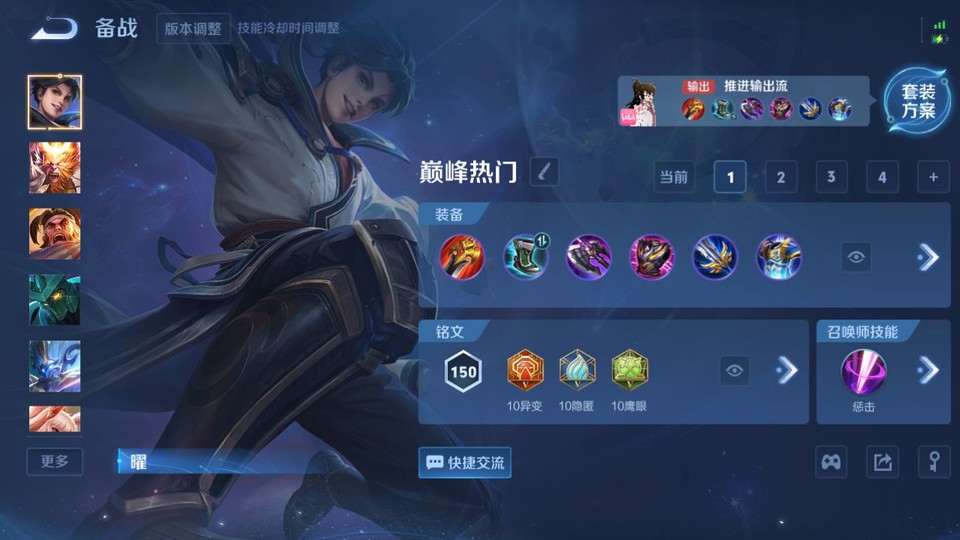Go back using the top-left arrow
The height and width of the screenshot is (540, 960).
(54, 28)
